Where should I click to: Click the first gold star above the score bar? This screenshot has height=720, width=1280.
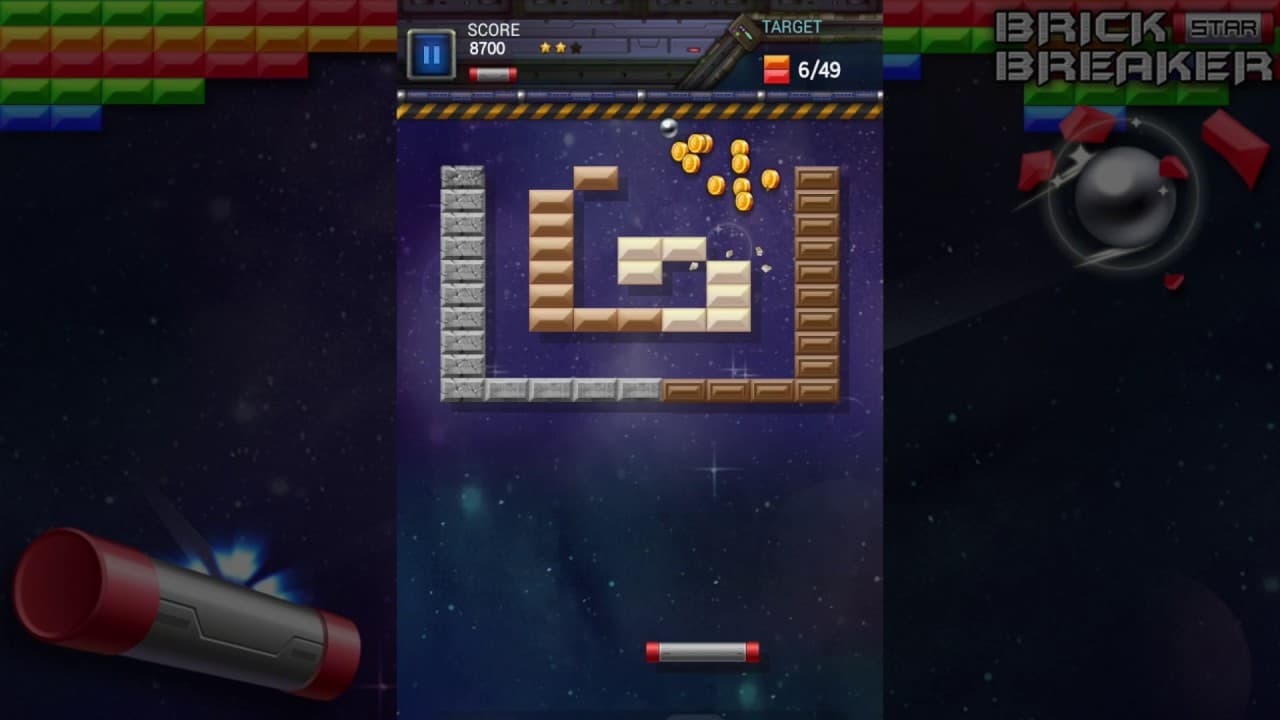point(545,45)
